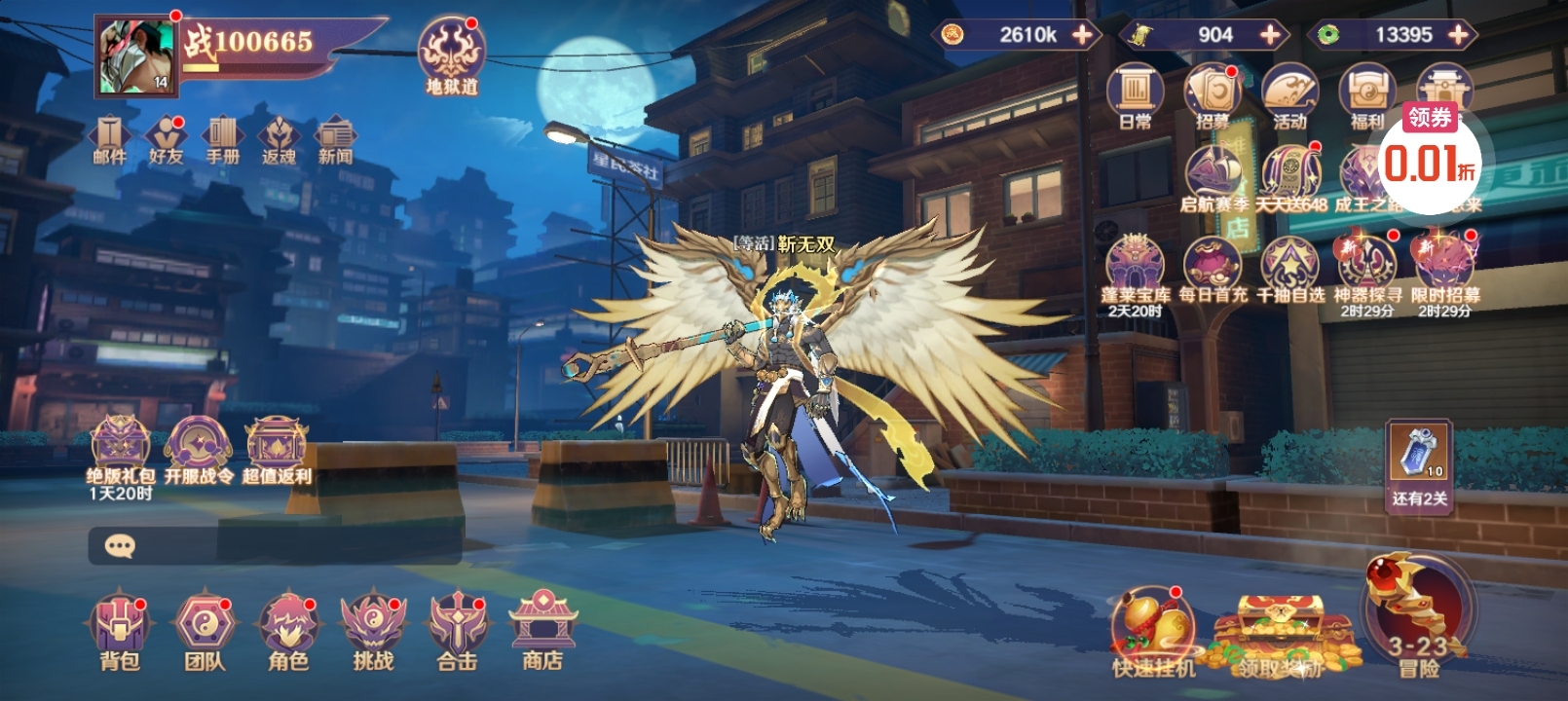
Task: Open the 地狱道 emblem
Action: coord(451,55)
